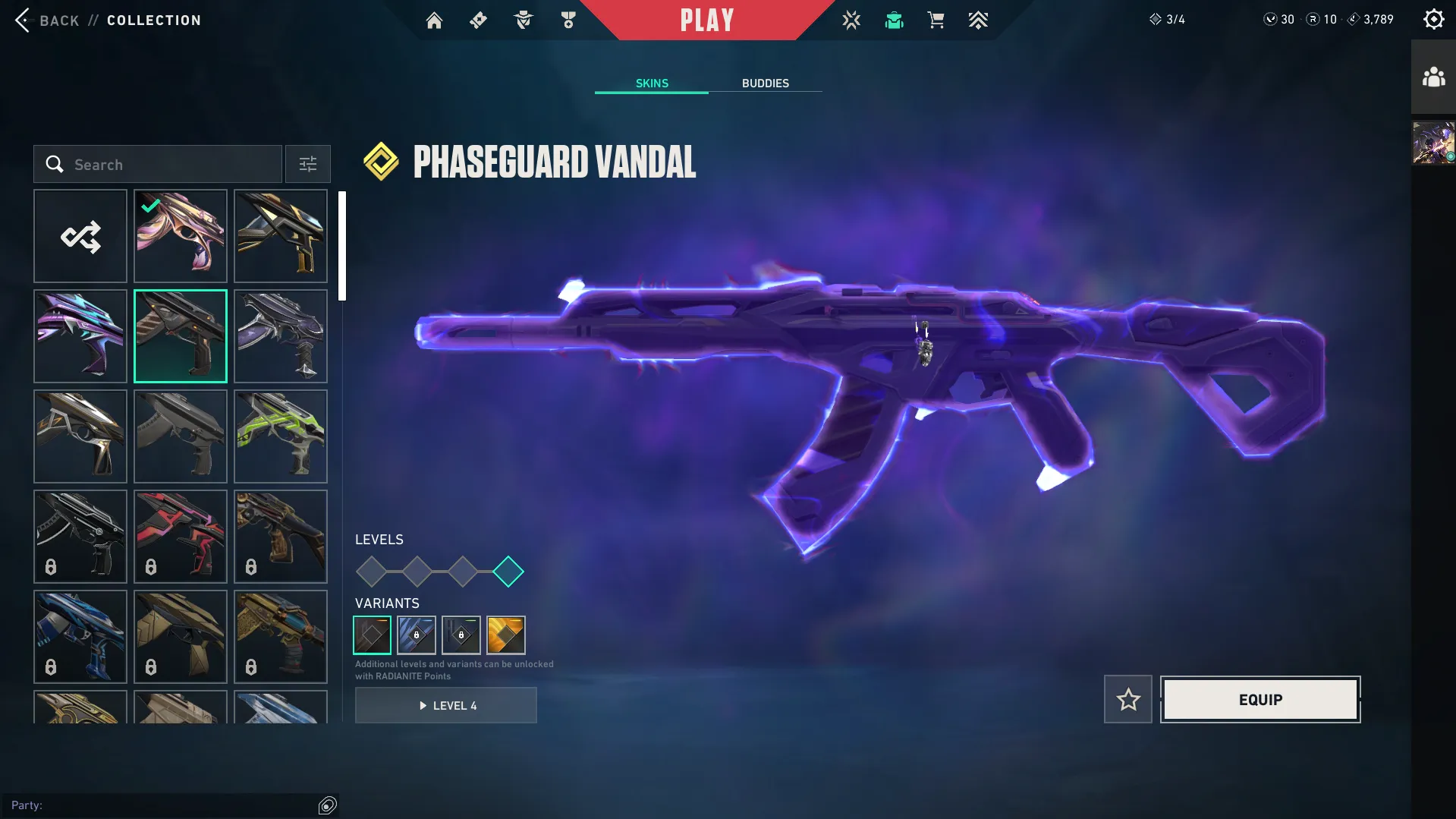
Task: Choose the random skin shuffle tile
Action: (80, 237)
